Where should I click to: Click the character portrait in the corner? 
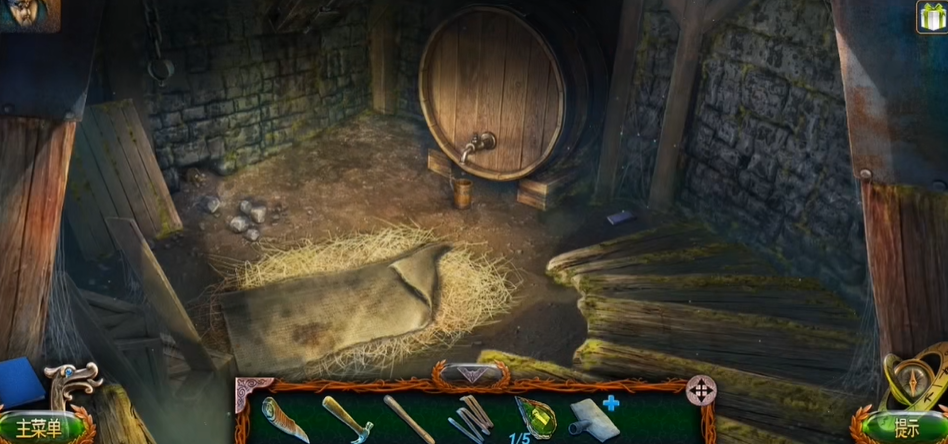(x=28, y=14)
